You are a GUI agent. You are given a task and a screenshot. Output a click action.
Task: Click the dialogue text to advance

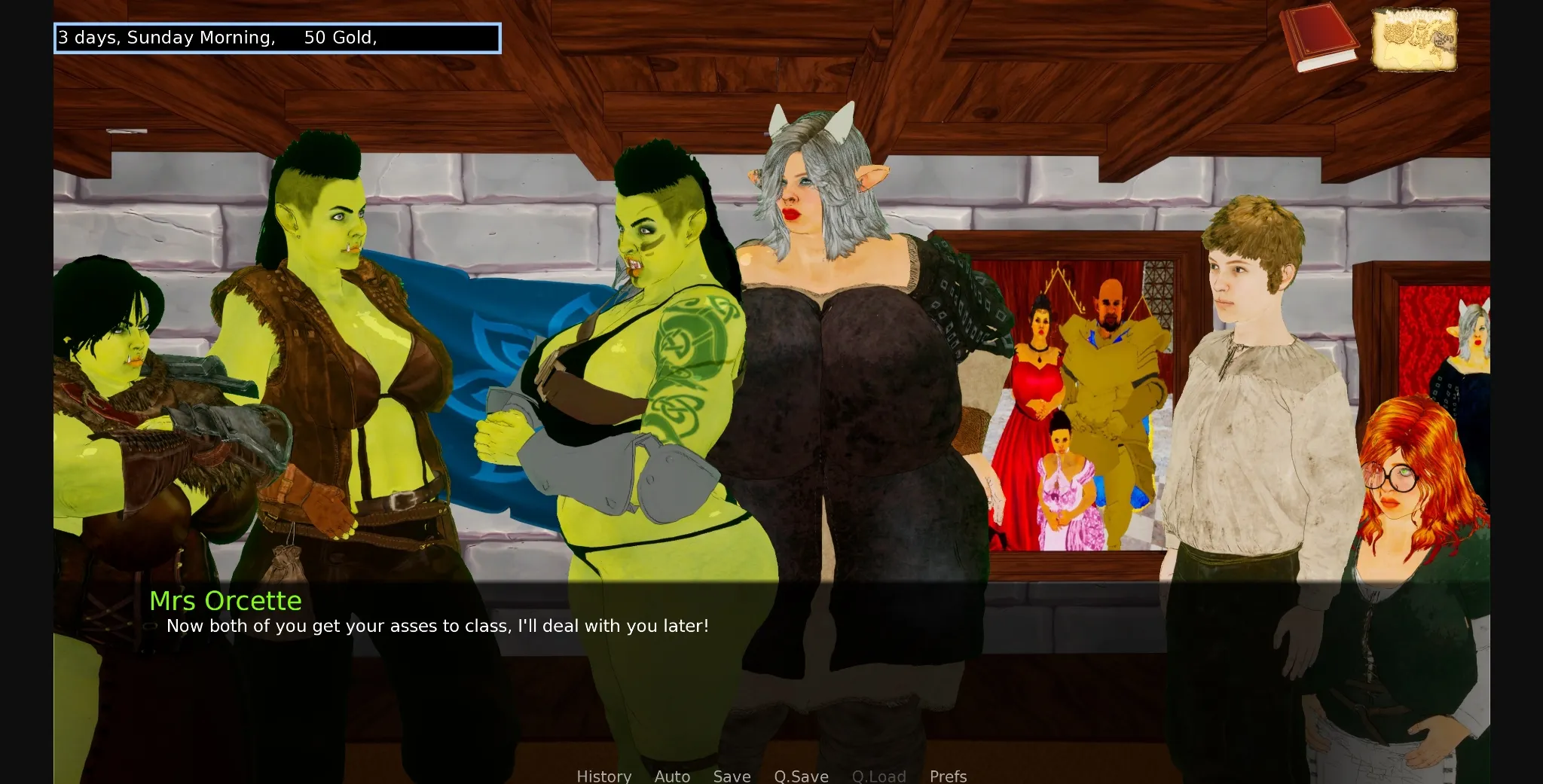tap(437, 625)
